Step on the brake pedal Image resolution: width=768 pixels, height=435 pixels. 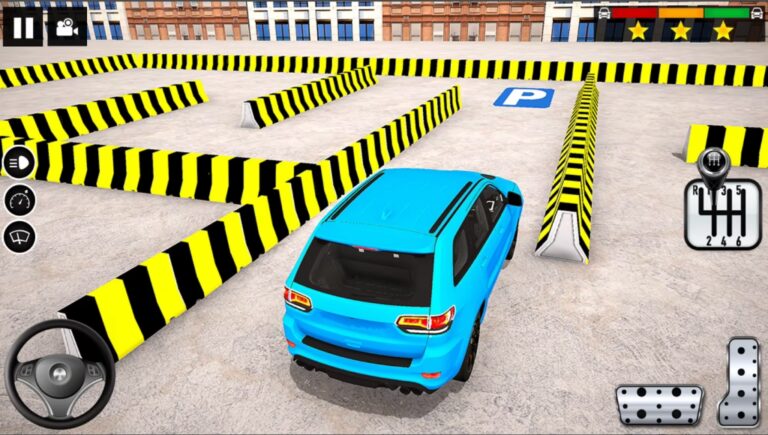[x=659, y=405]
